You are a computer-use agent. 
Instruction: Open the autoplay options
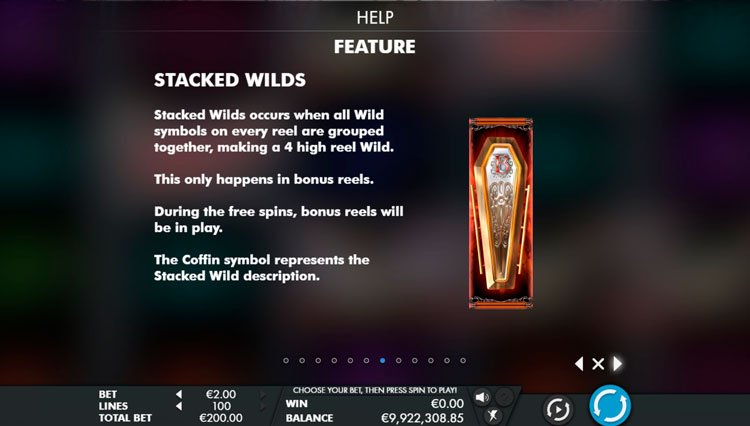[557, 409]
